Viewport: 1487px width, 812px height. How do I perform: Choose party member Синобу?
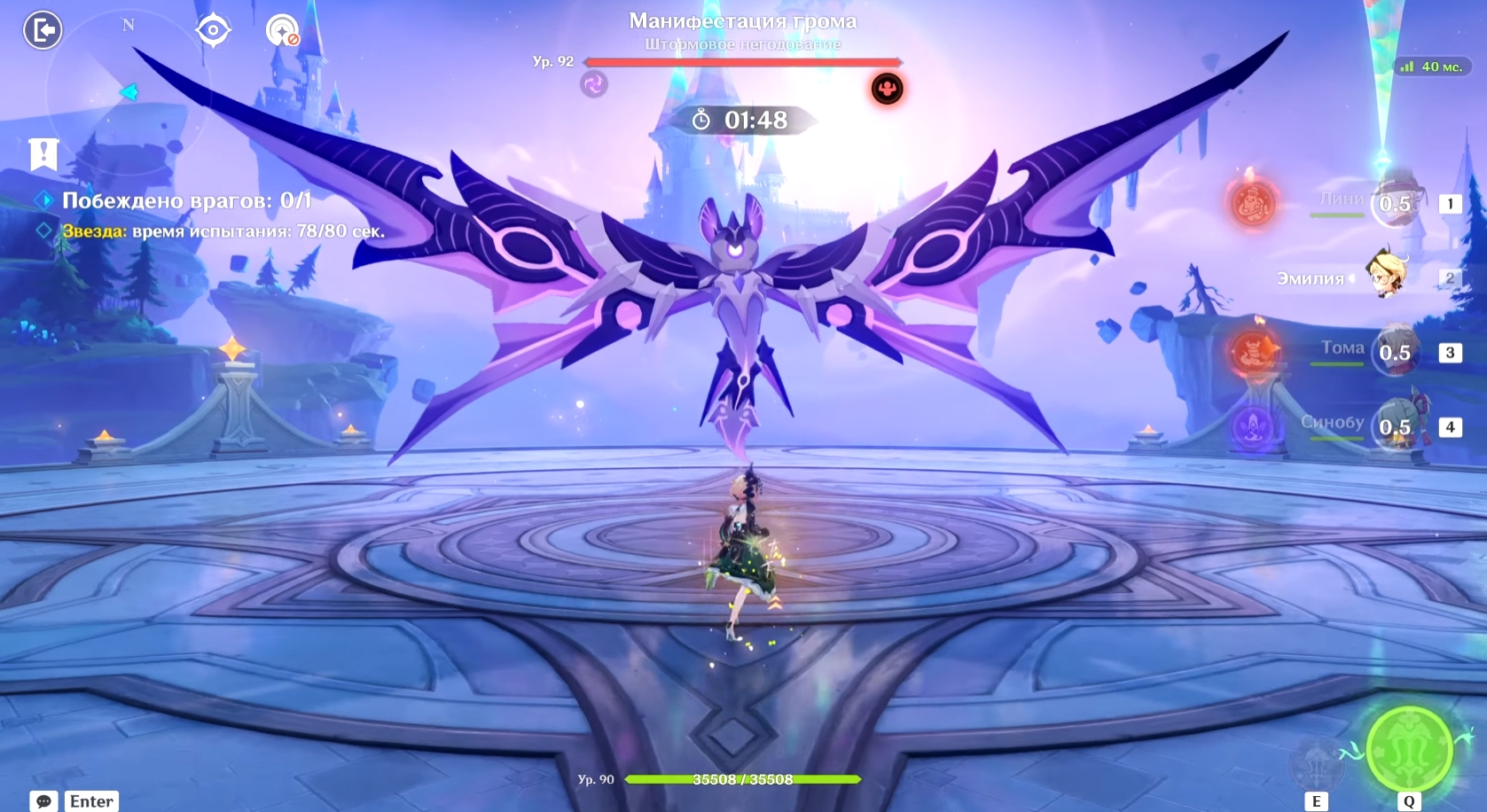[x=1396, y=426]
